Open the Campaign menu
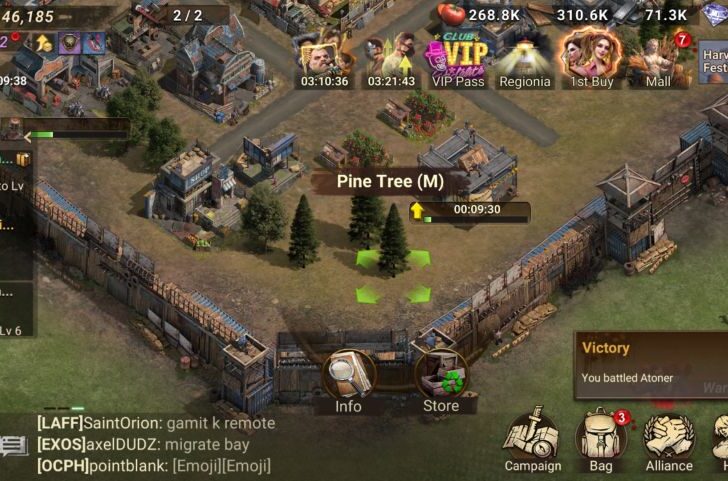The height and width of the screenshot is (481, 728). [532, 440]
